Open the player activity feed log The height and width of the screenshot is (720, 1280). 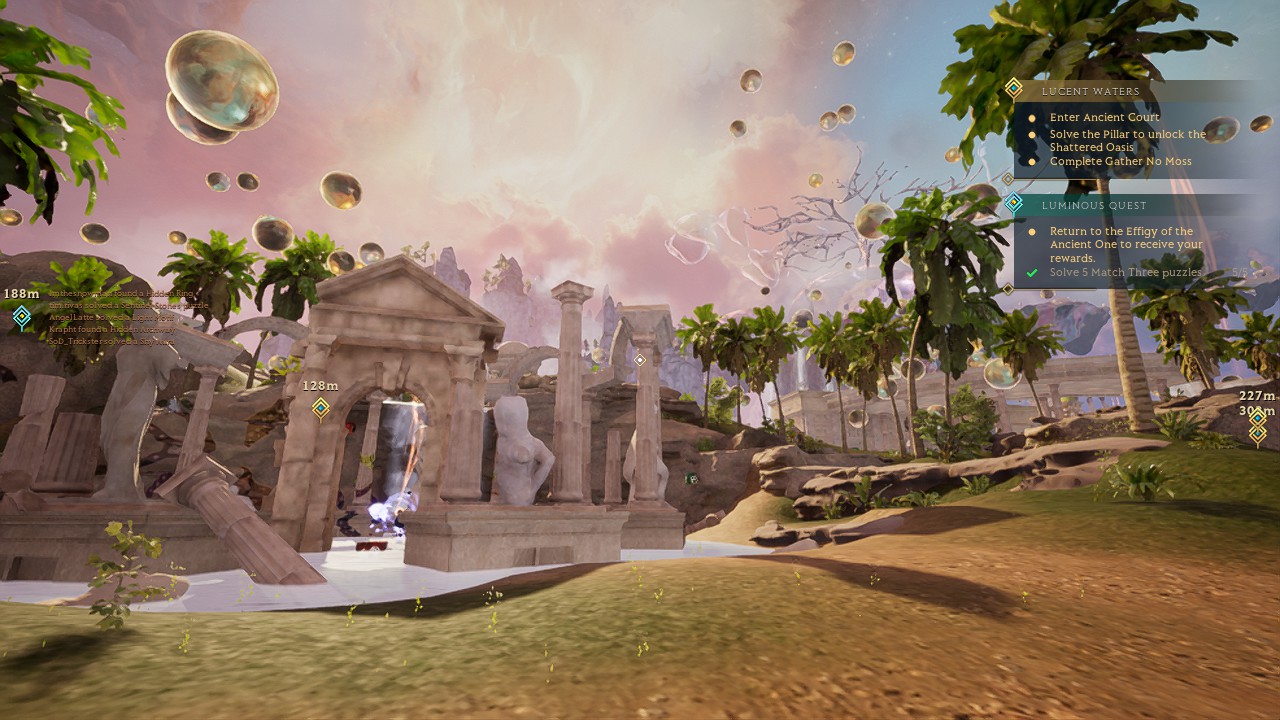pyautogui.click(x=118, y=317)
